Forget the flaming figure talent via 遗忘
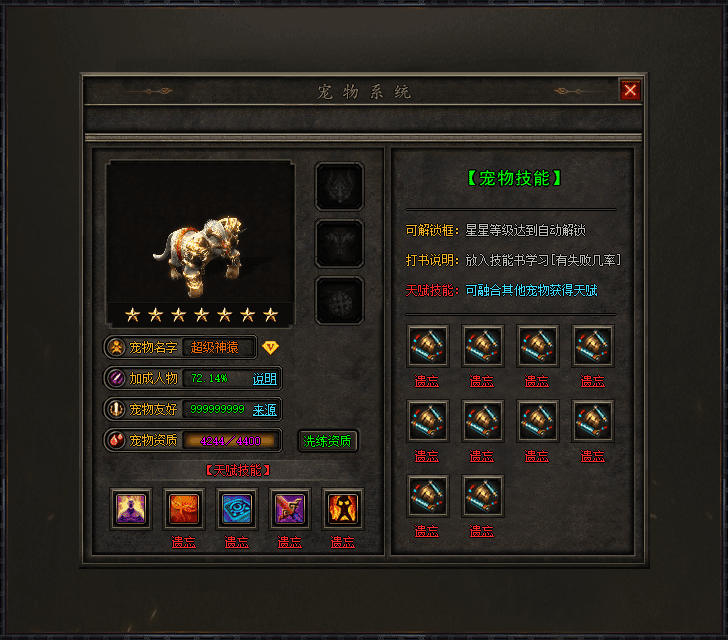The width and height of the screenshot is (728, 640). (x=343, y=542)
